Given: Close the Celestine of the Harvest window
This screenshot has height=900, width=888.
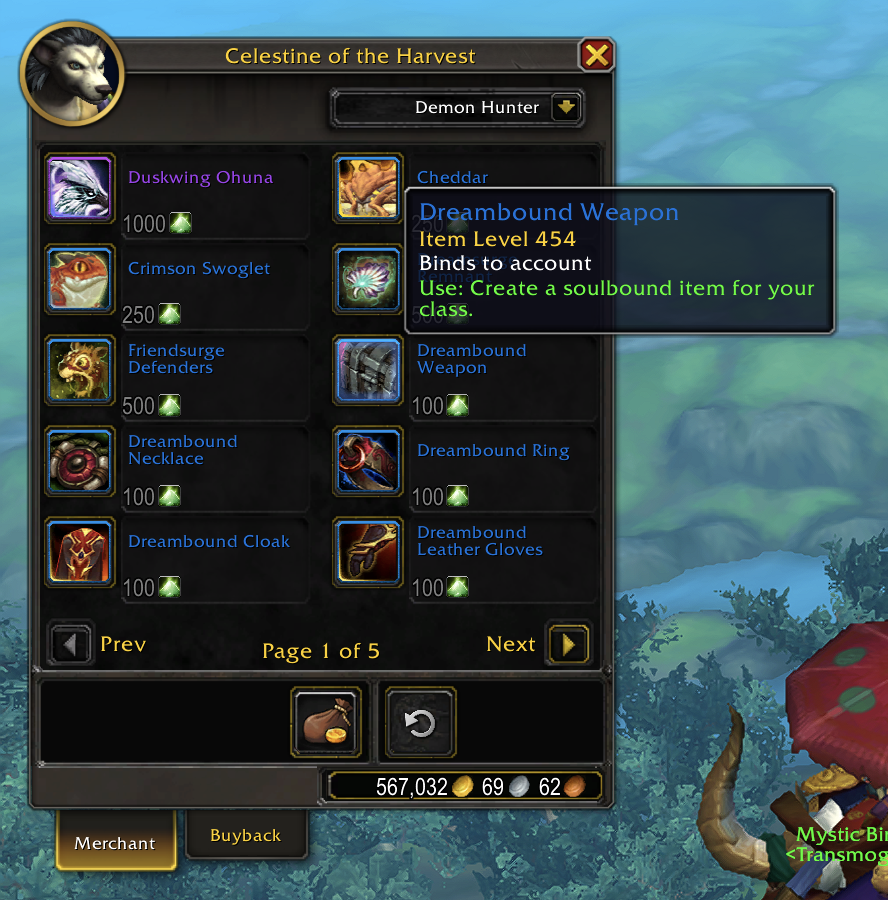Looking at the screenshot, I should point(596,55).
